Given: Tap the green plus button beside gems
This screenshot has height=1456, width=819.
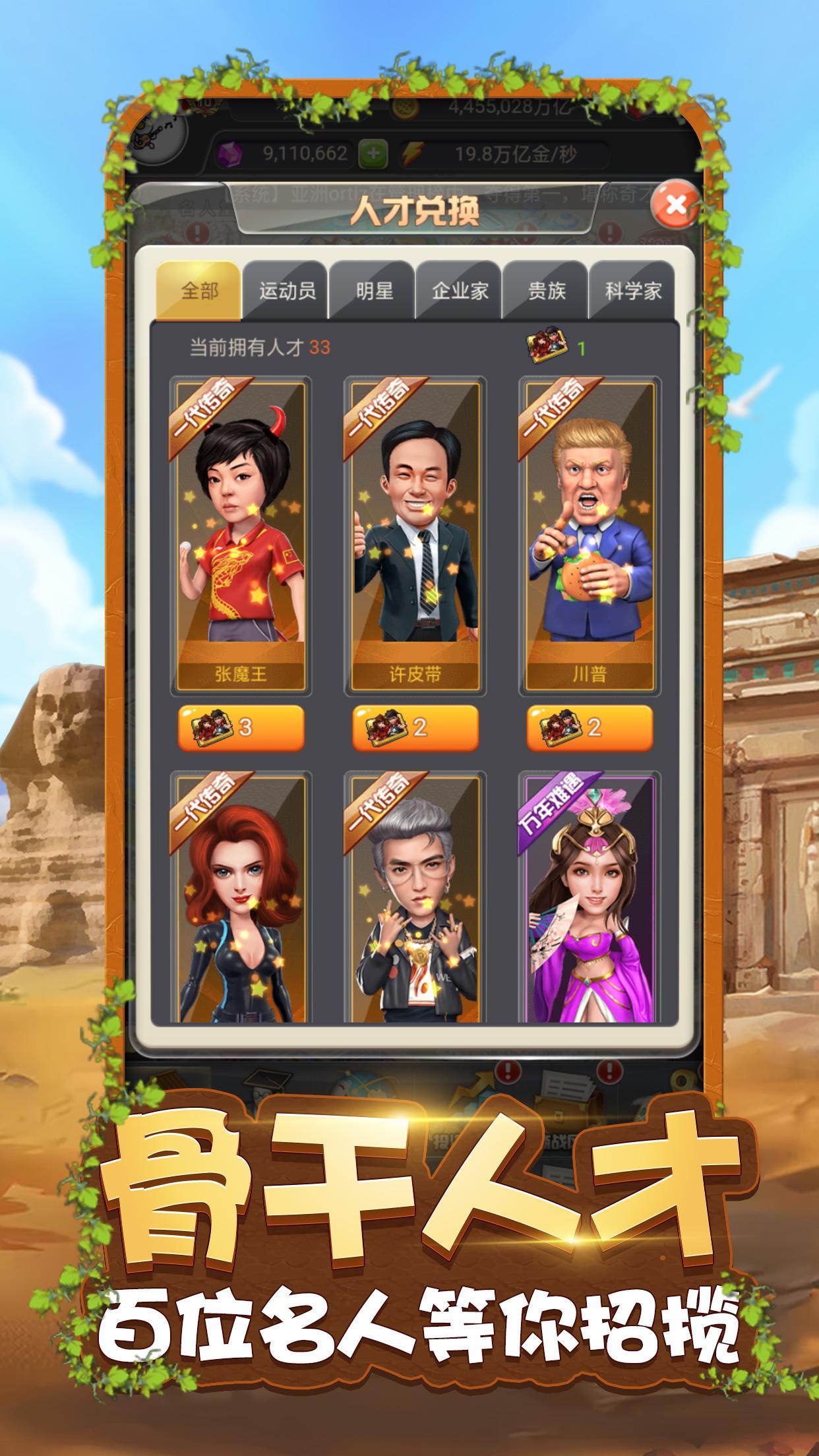Looking at the screenshot, I should [373, 154].
